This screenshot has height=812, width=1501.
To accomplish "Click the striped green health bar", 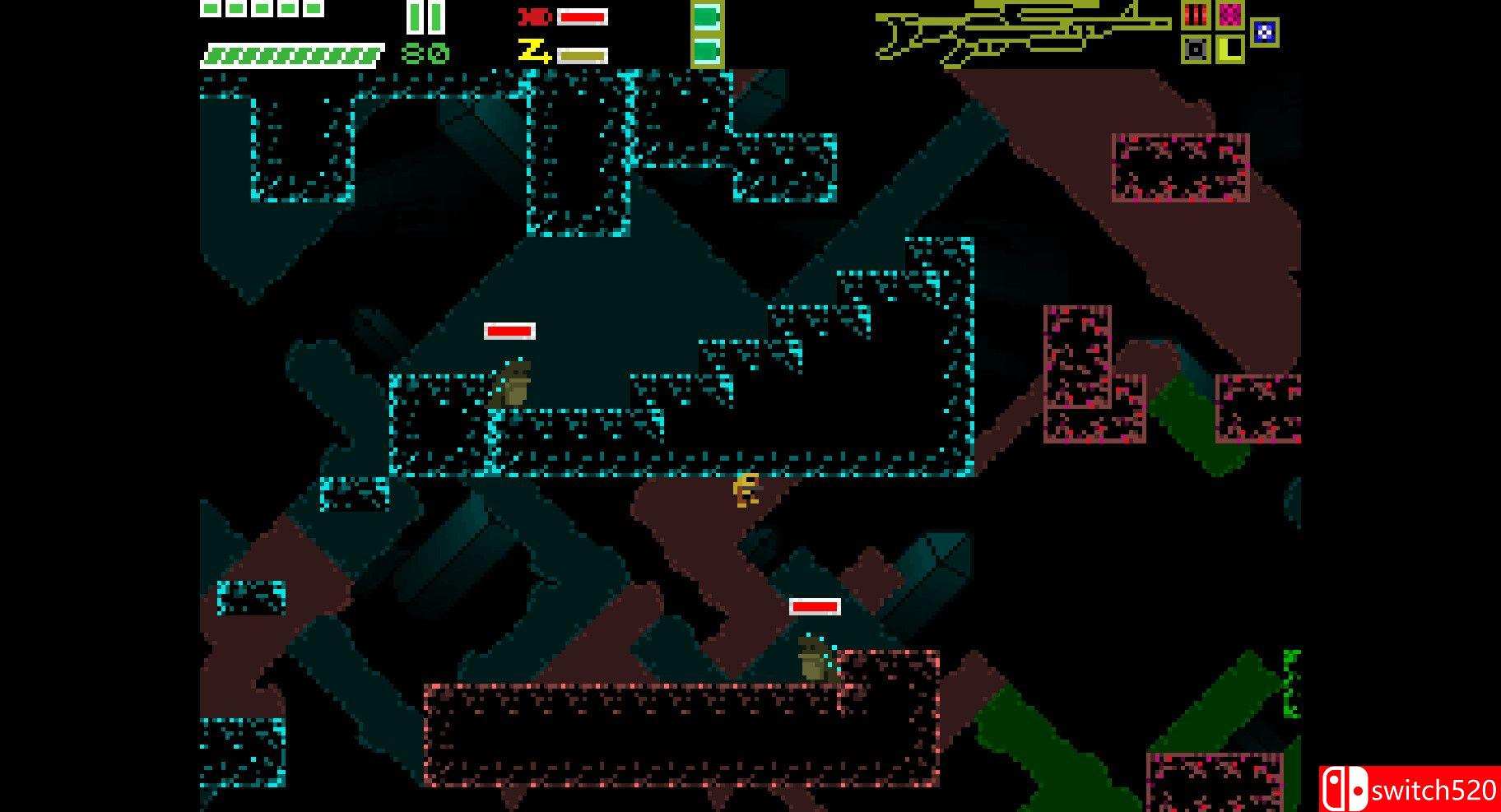I will click(x=291, y=53).
